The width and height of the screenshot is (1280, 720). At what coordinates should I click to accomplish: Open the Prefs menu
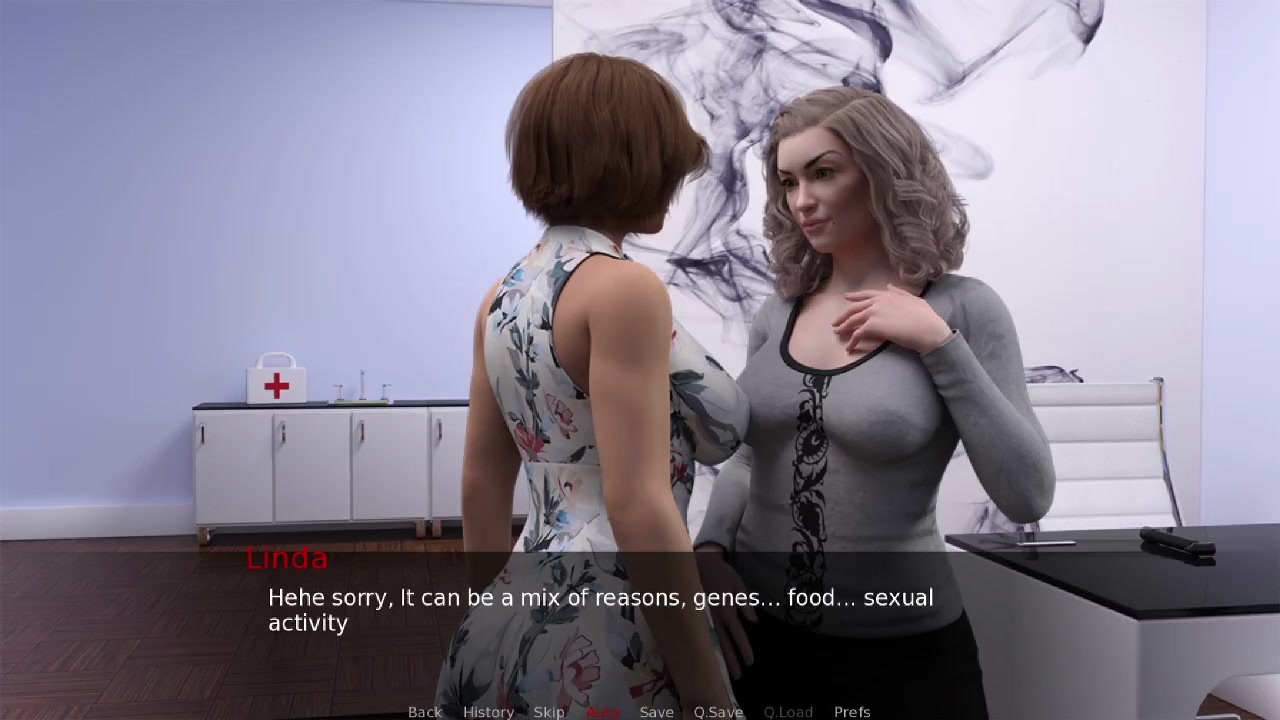852,712
